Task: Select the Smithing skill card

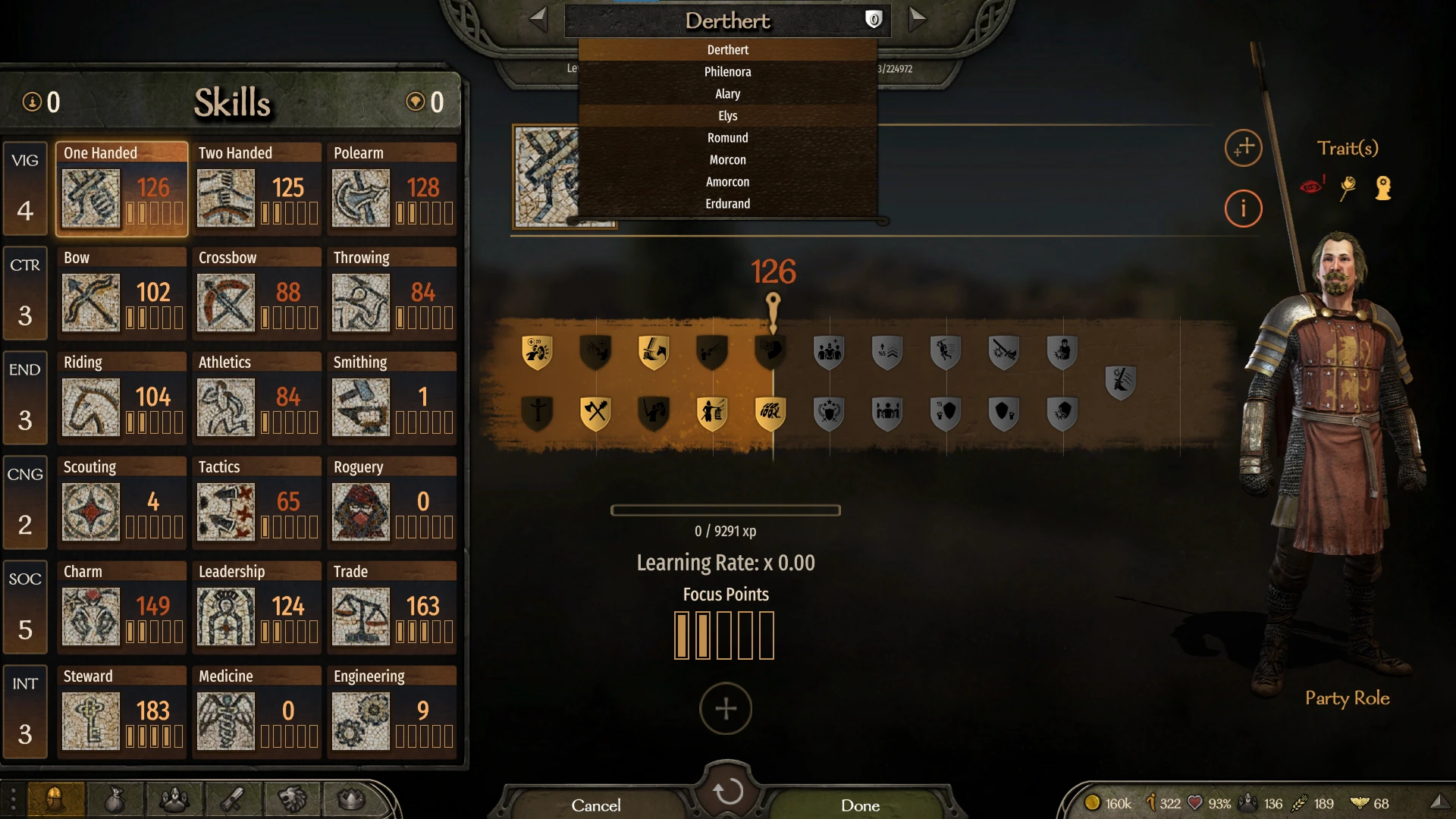Action: 392,398
